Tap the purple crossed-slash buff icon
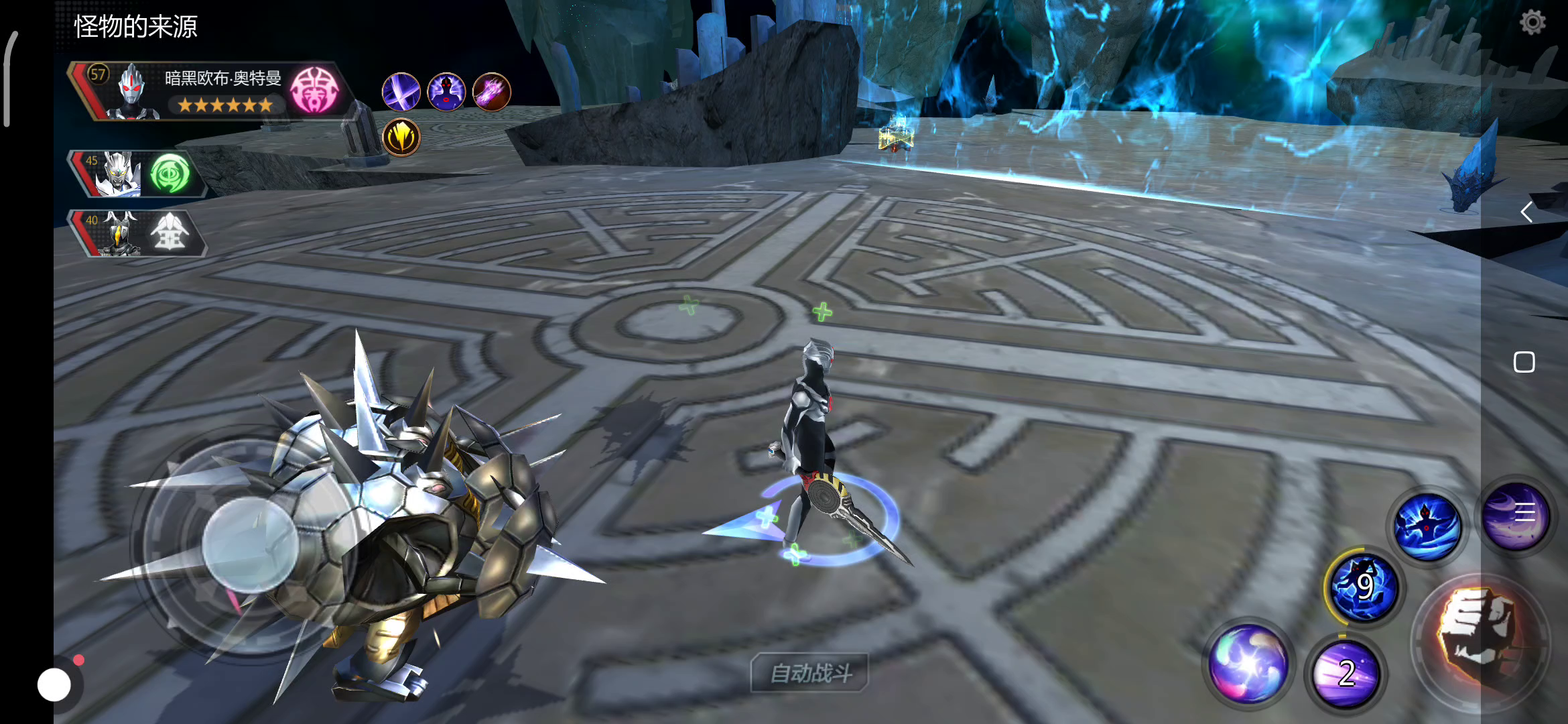Screen dimensions: 1568x724 click(401, 92)
